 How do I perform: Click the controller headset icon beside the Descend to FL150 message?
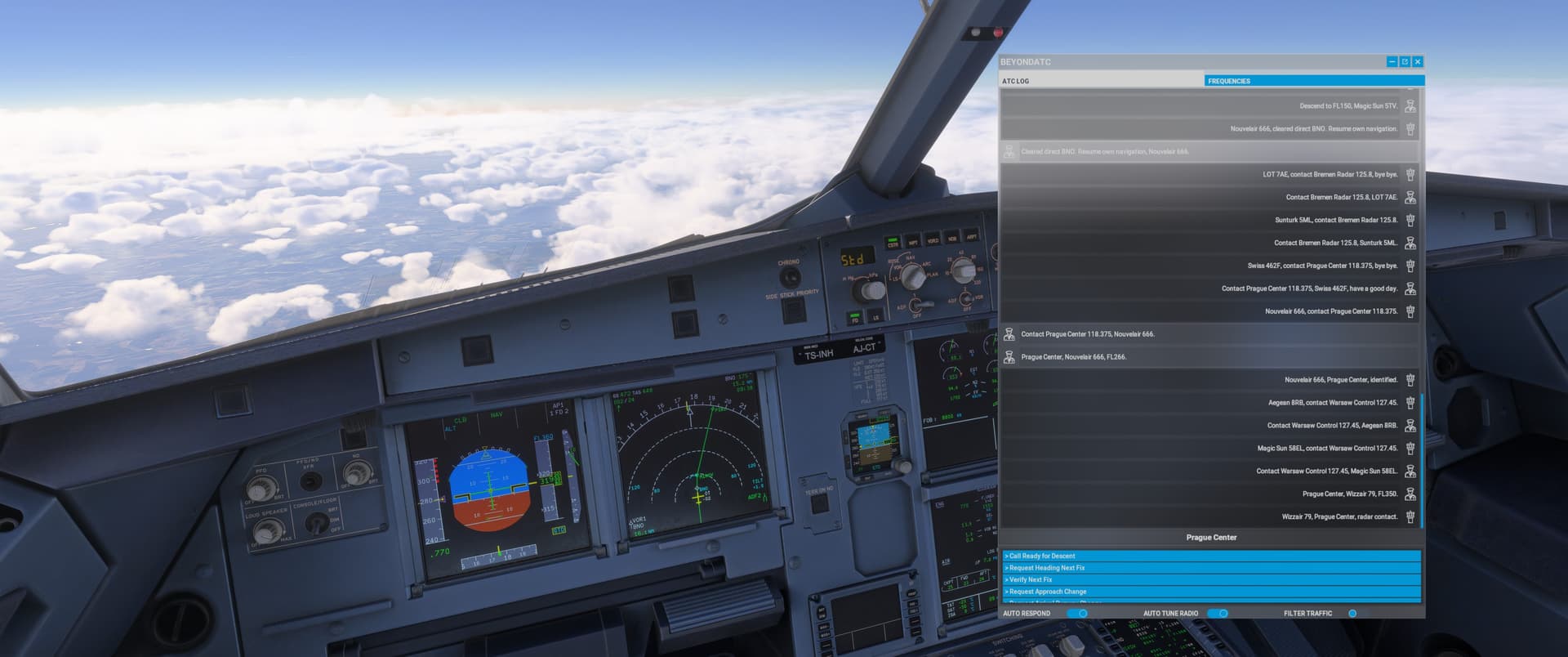(1410, 105)
